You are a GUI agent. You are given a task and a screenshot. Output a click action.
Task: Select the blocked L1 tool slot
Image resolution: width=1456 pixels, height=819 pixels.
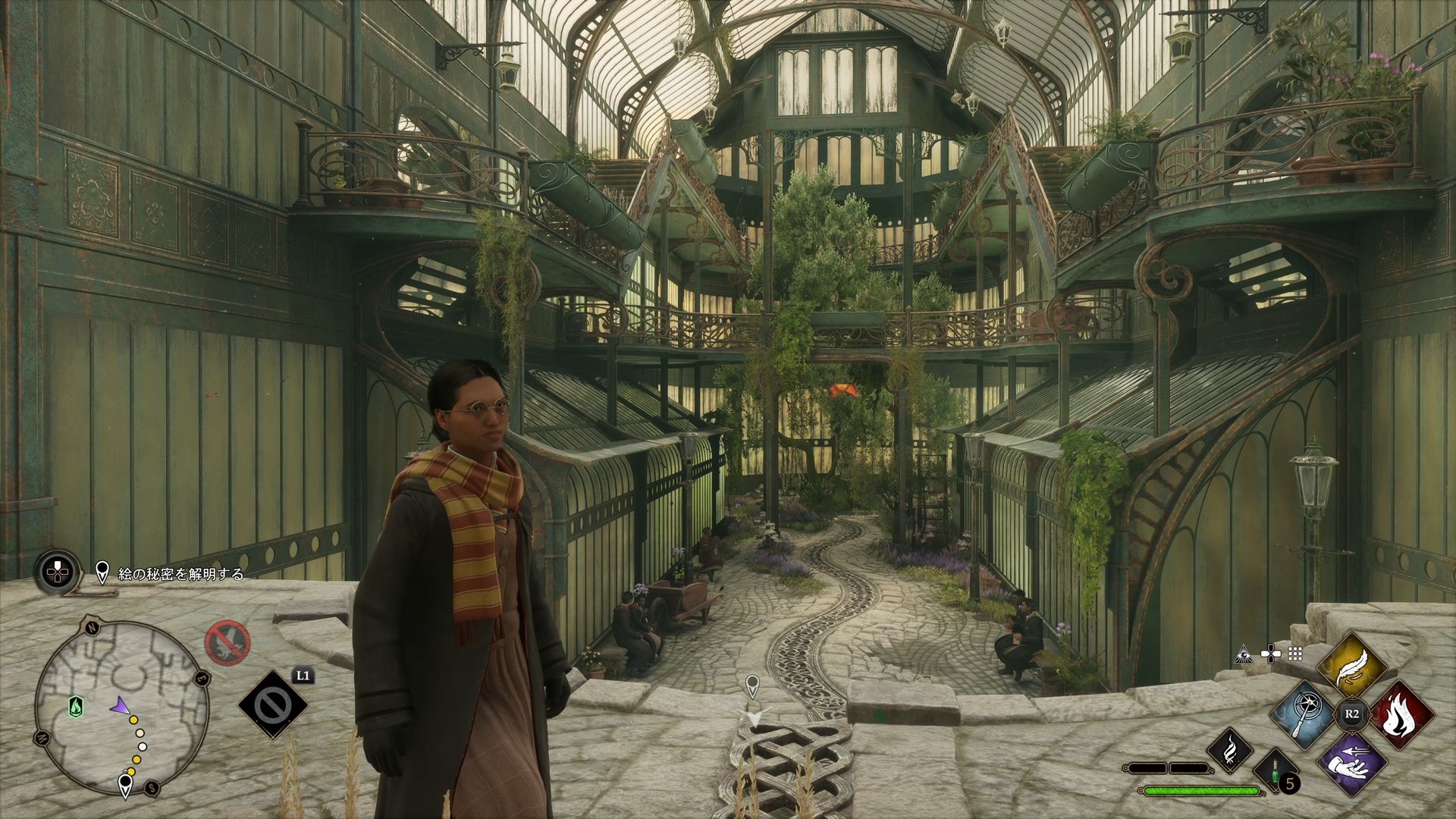(273, 705)
